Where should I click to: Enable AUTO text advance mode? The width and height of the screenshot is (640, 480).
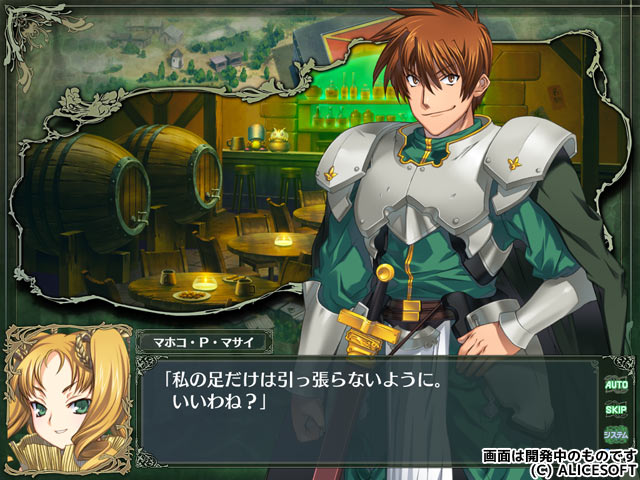tap(615, 383)
